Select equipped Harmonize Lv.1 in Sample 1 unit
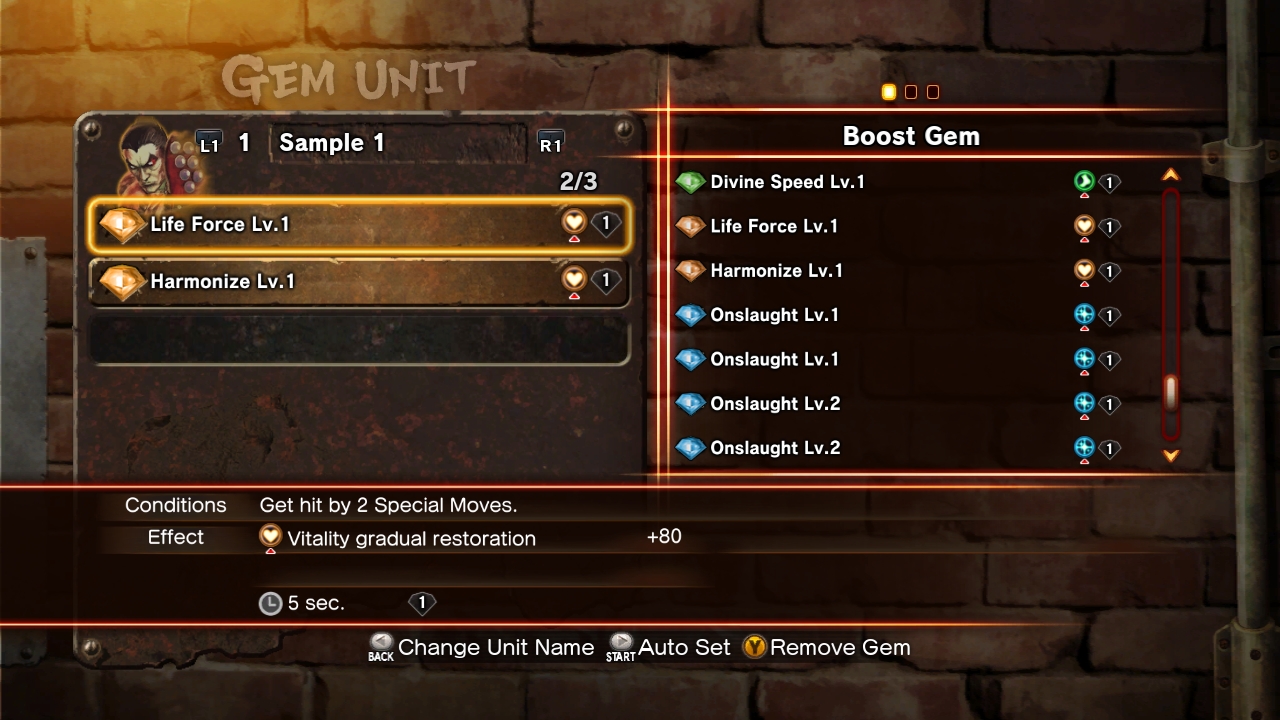This screenshot has width=1280, height=720. point(360,282)
